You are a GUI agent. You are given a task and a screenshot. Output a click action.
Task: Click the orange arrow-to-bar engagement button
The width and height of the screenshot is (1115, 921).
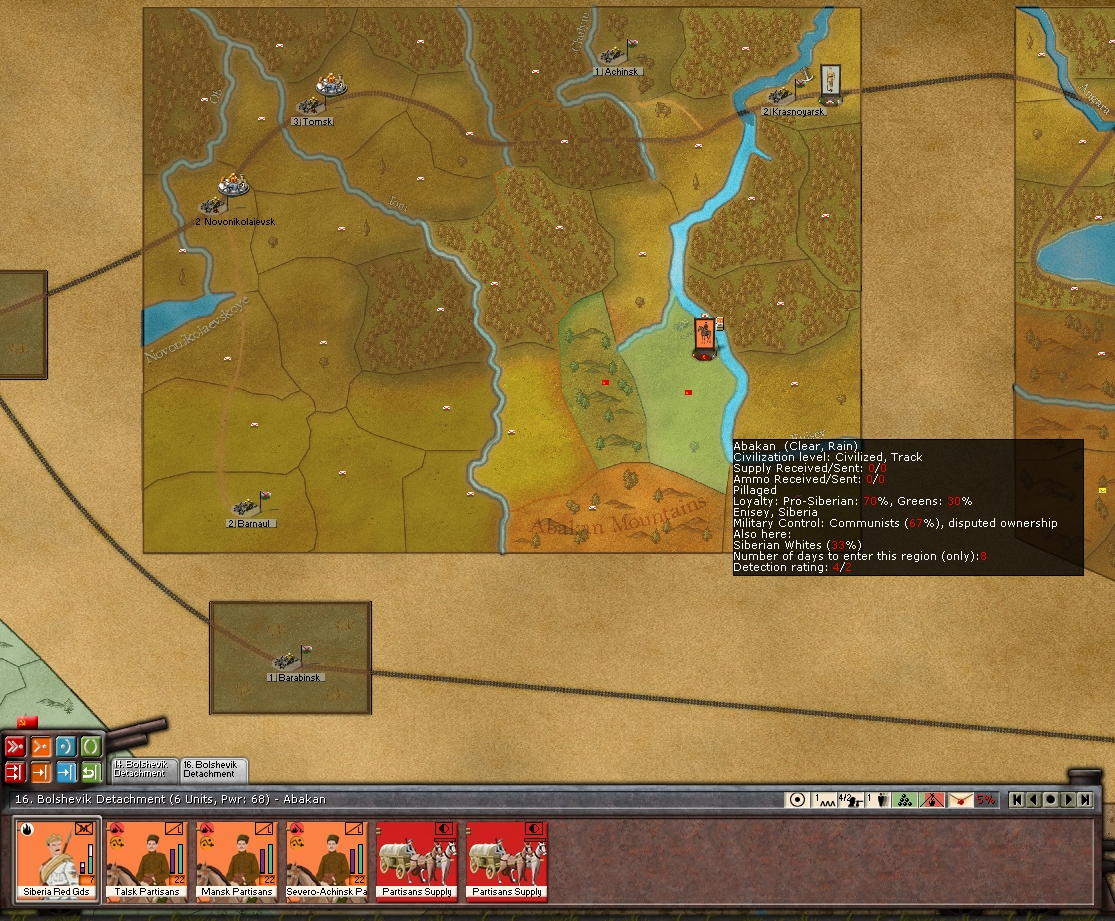click(x=41, y=772)
